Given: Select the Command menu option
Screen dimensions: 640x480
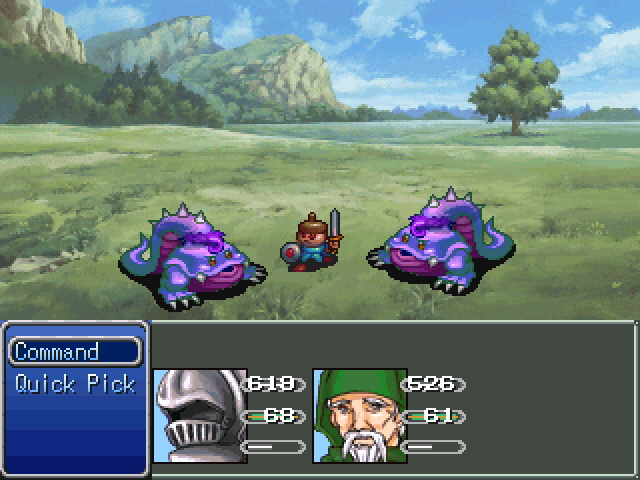Looking at the screenshot, I should click(x=75, y=352).
